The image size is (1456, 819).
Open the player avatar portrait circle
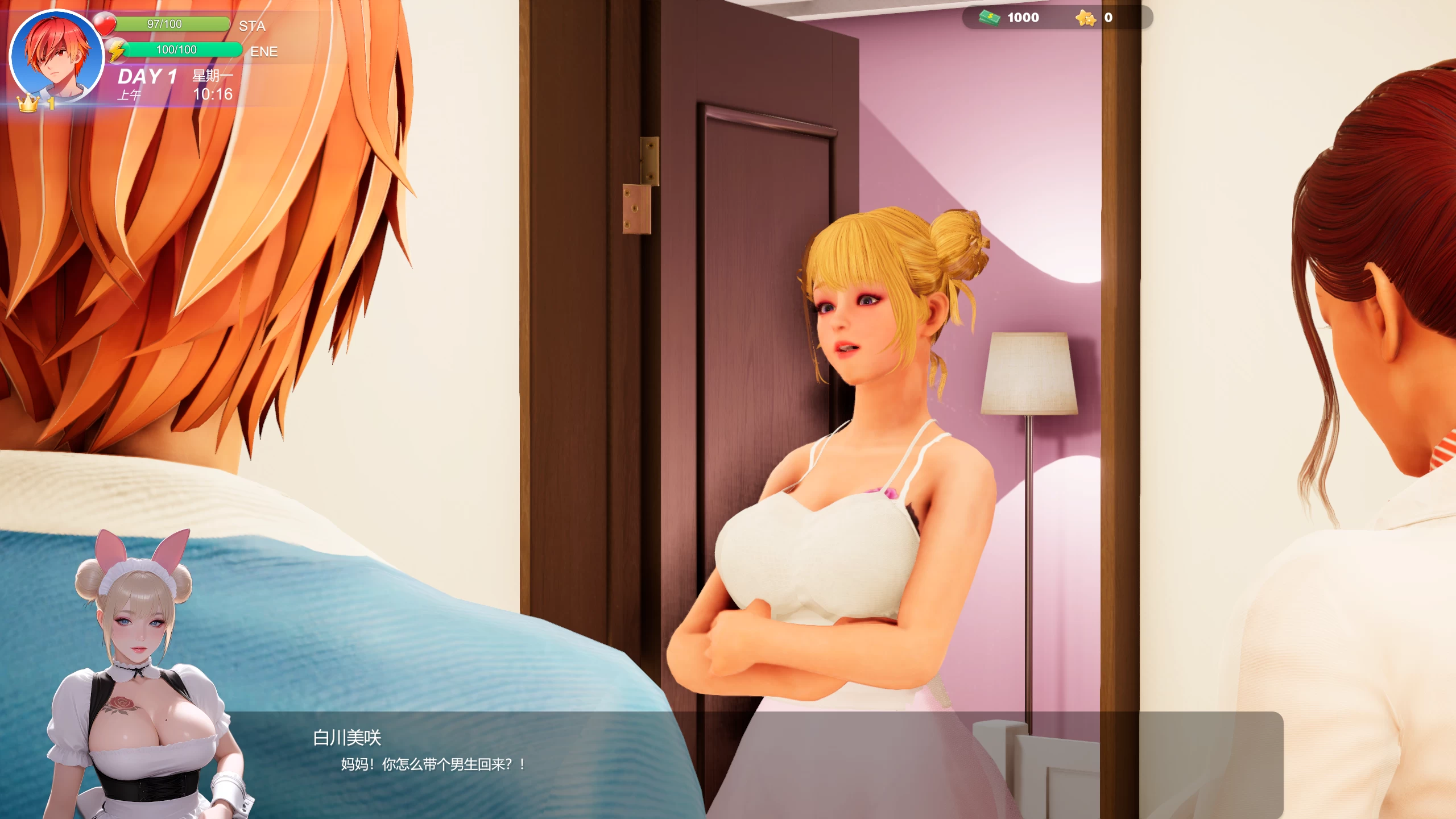tap(55, 54)
